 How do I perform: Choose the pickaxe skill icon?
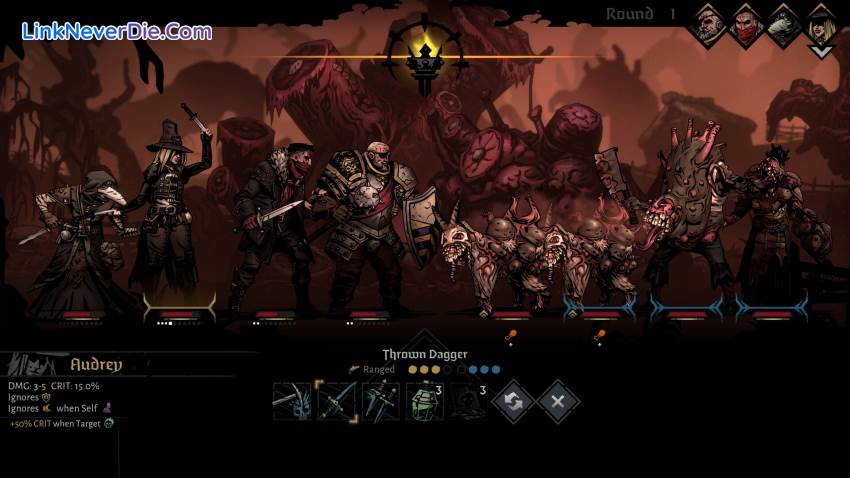292,401
